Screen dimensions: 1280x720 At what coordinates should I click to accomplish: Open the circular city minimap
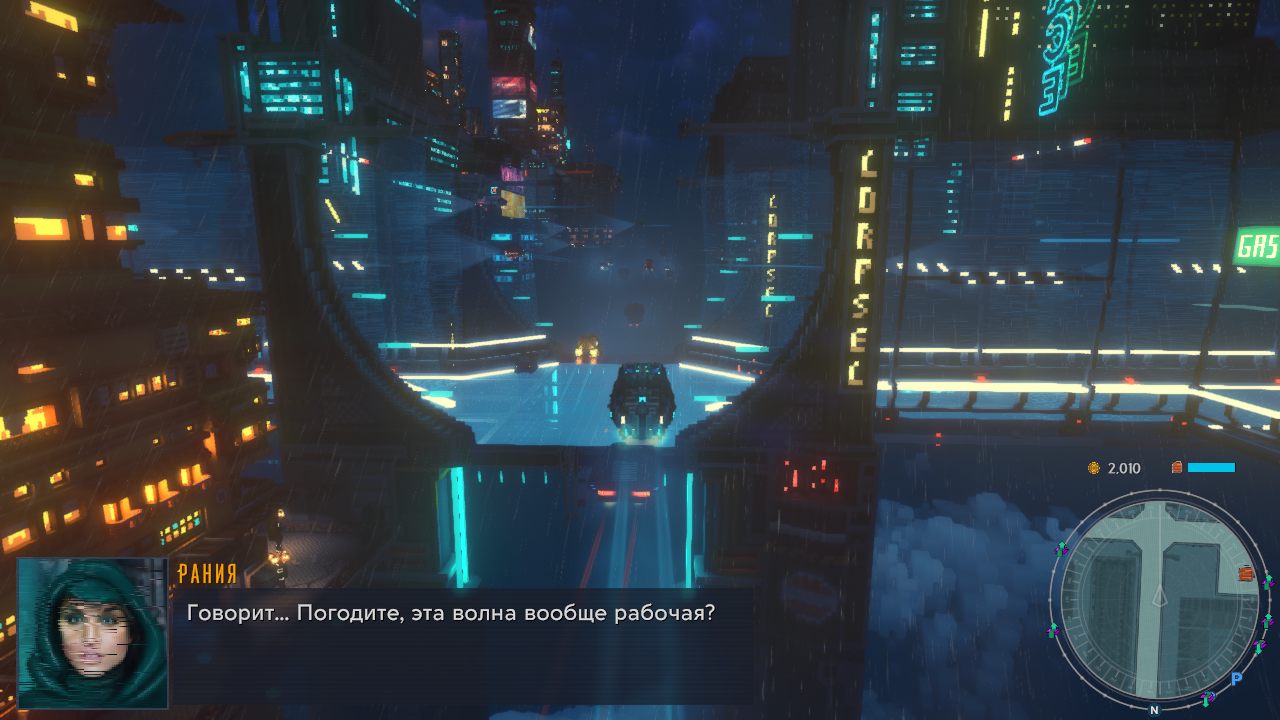pyautogui.click(x=1158, y=601)
